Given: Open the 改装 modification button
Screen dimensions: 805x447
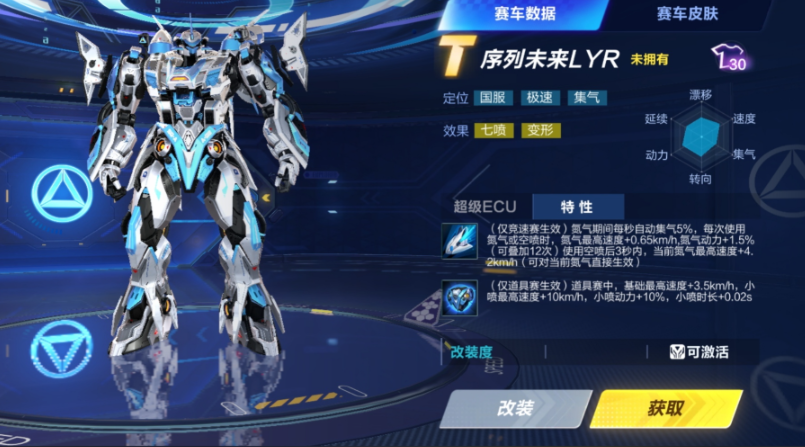Looking at the screenshot, I should coord(515,408).
